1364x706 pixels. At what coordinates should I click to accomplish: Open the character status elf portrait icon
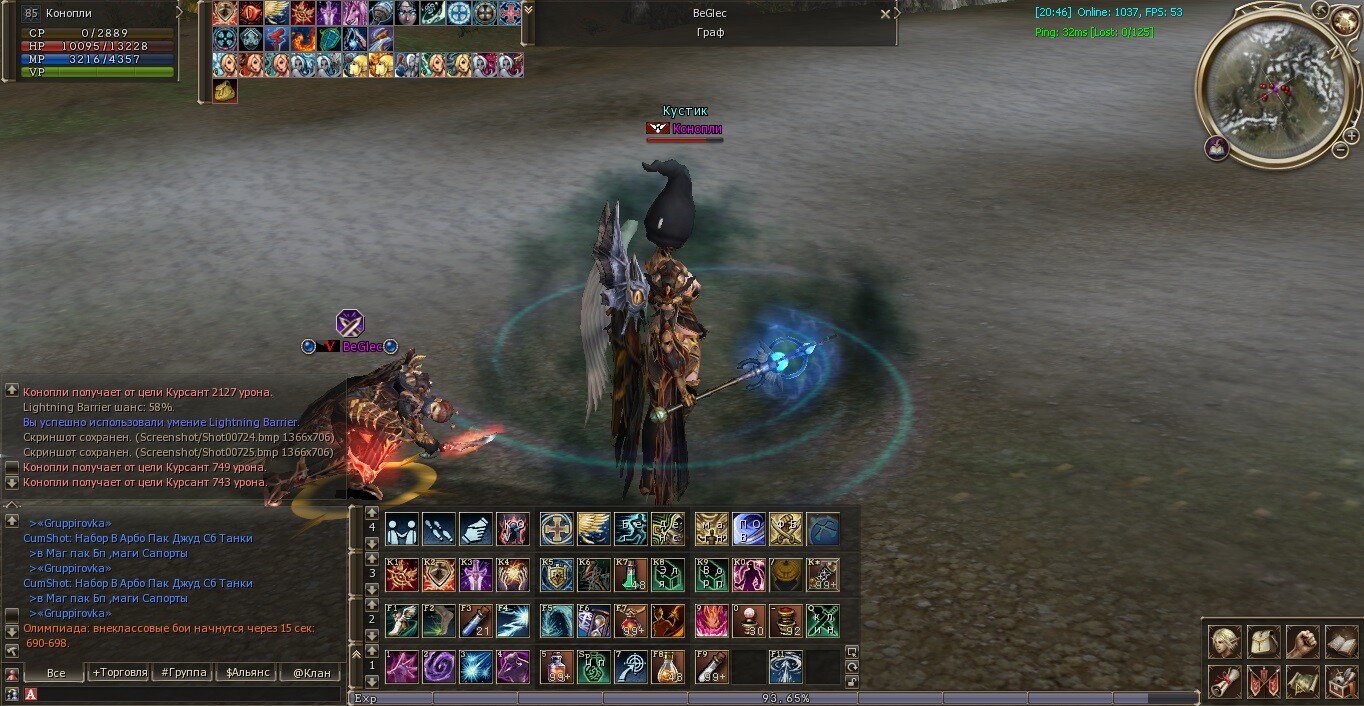pos(1225,642)
